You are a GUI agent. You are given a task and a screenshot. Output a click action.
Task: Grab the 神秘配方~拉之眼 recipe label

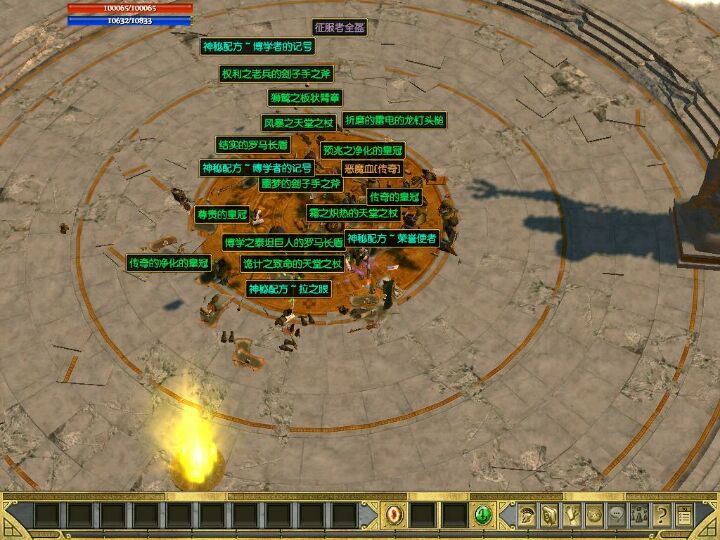click(287, 289)
